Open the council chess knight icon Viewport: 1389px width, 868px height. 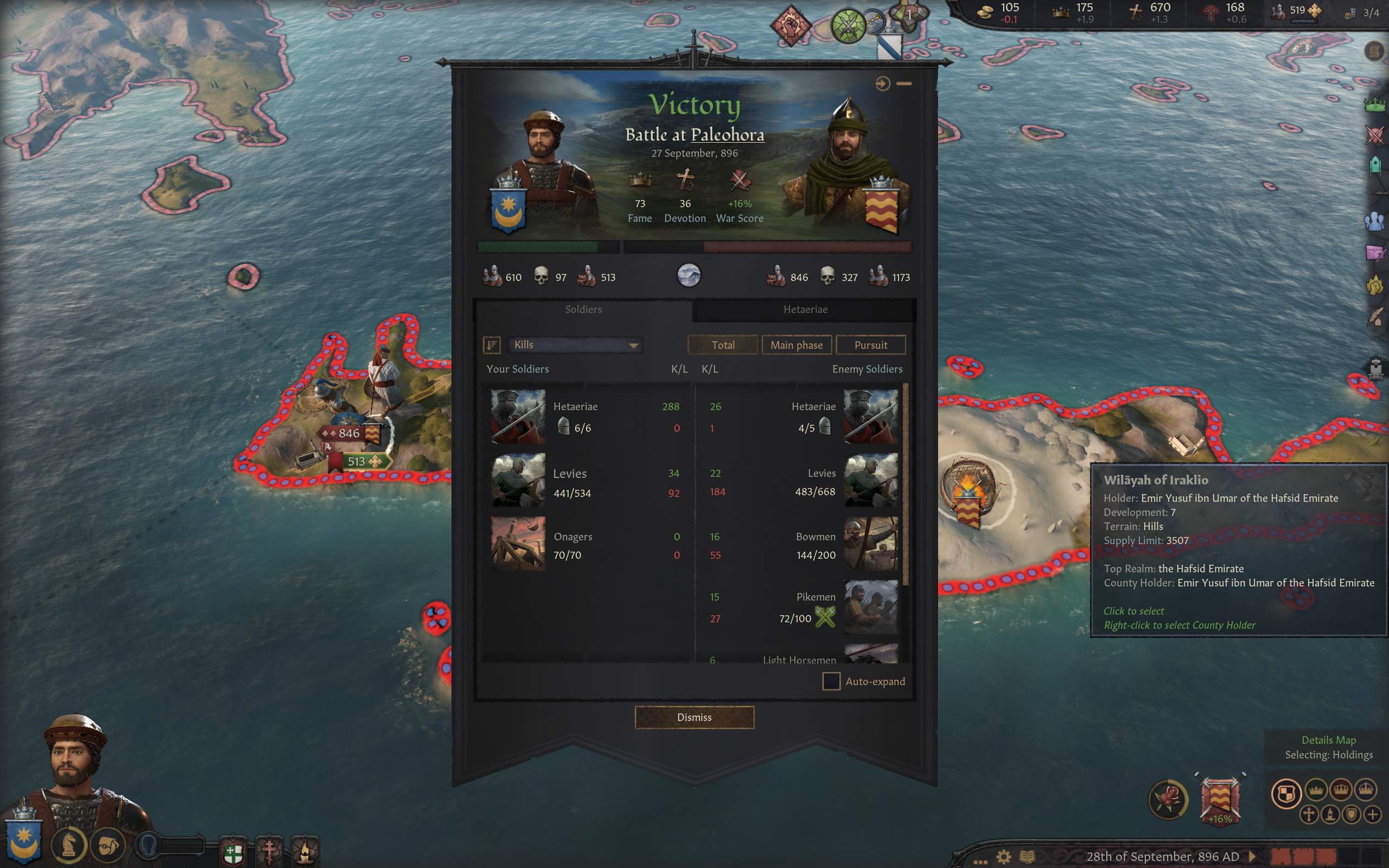(x=69, y=846)
